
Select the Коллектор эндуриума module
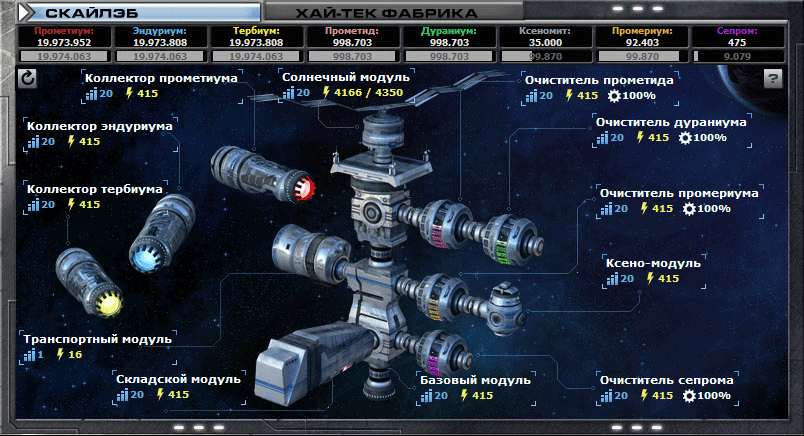(x=100, y=126)
